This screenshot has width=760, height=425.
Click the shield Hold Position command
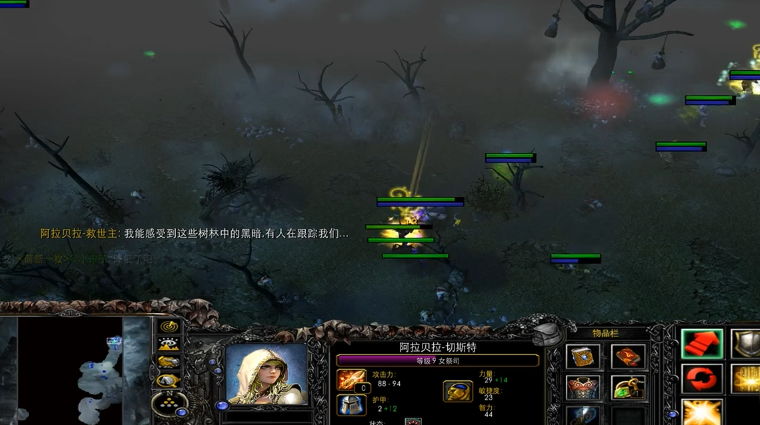[746, 344]
